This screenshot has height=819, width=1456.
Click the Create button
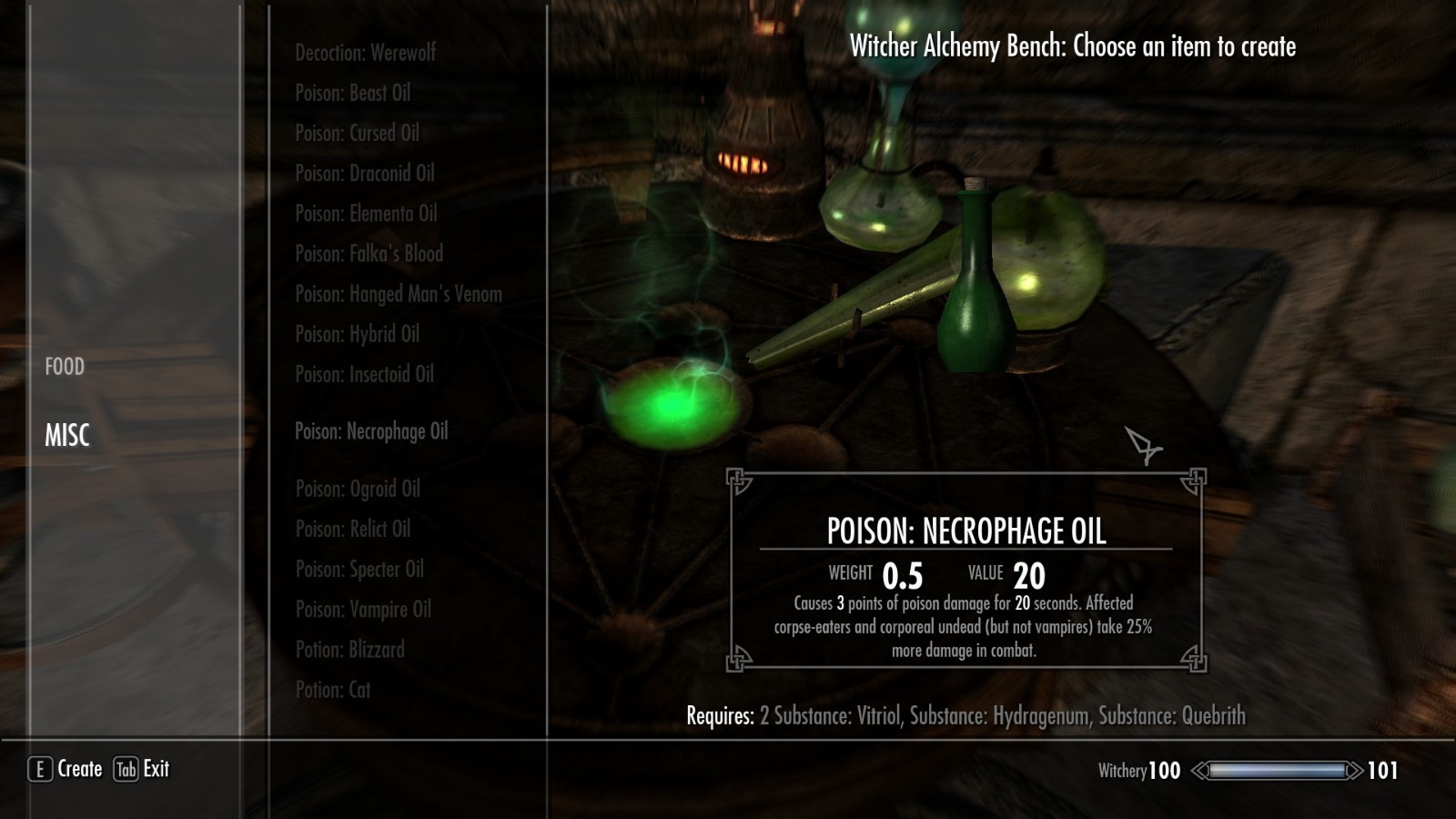66,769
